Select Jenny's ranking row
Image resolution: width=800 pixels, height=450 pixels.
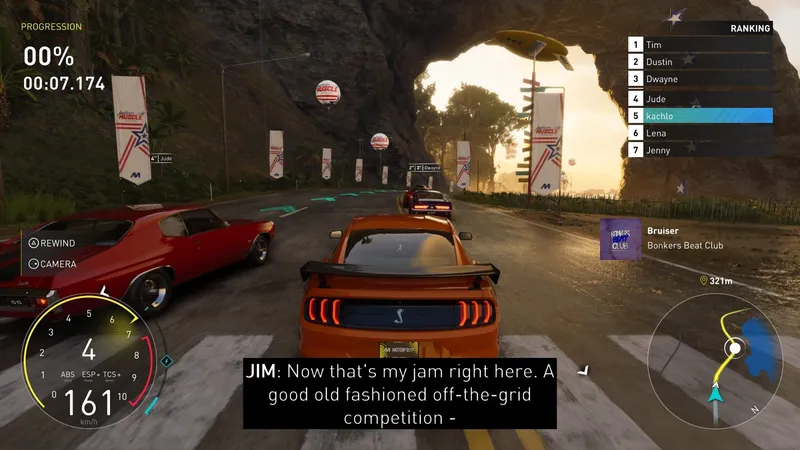700,150
